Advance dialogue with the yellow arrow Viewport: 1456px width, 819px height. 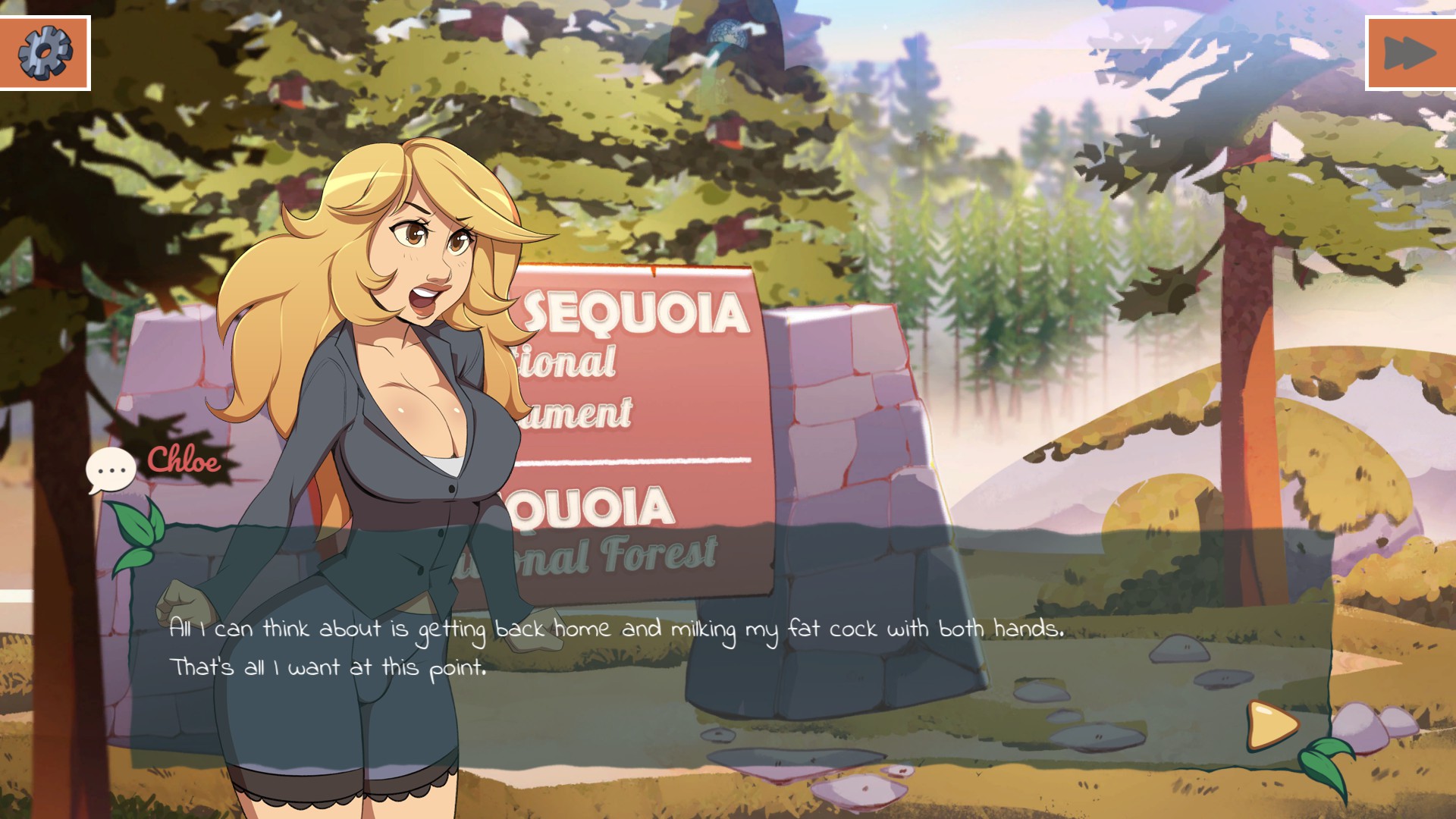click(x=1272, y=725)
